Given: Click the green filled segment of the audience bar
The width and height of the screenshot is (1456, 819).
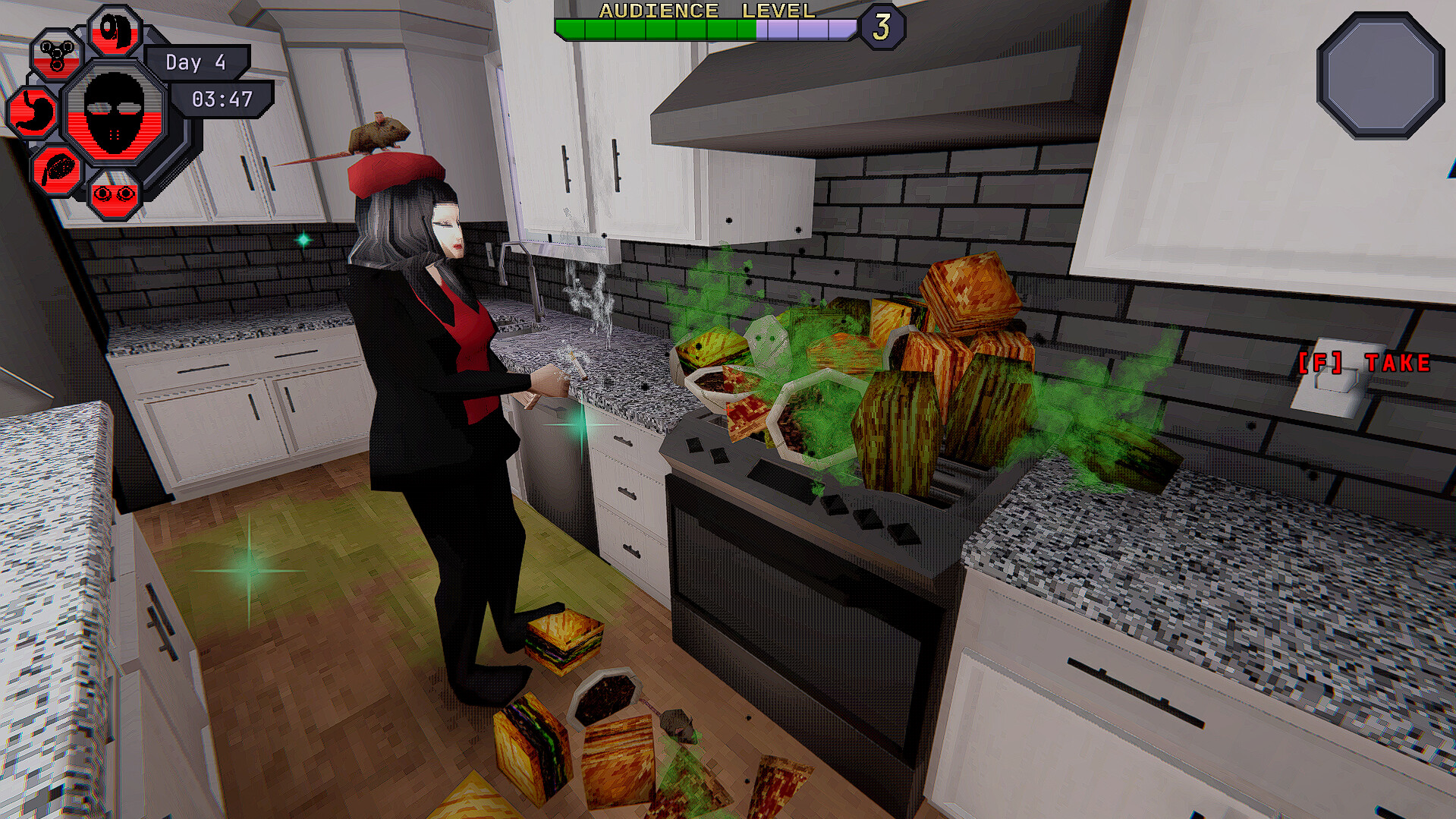Looking at the screenshot, I should [653, 30].
